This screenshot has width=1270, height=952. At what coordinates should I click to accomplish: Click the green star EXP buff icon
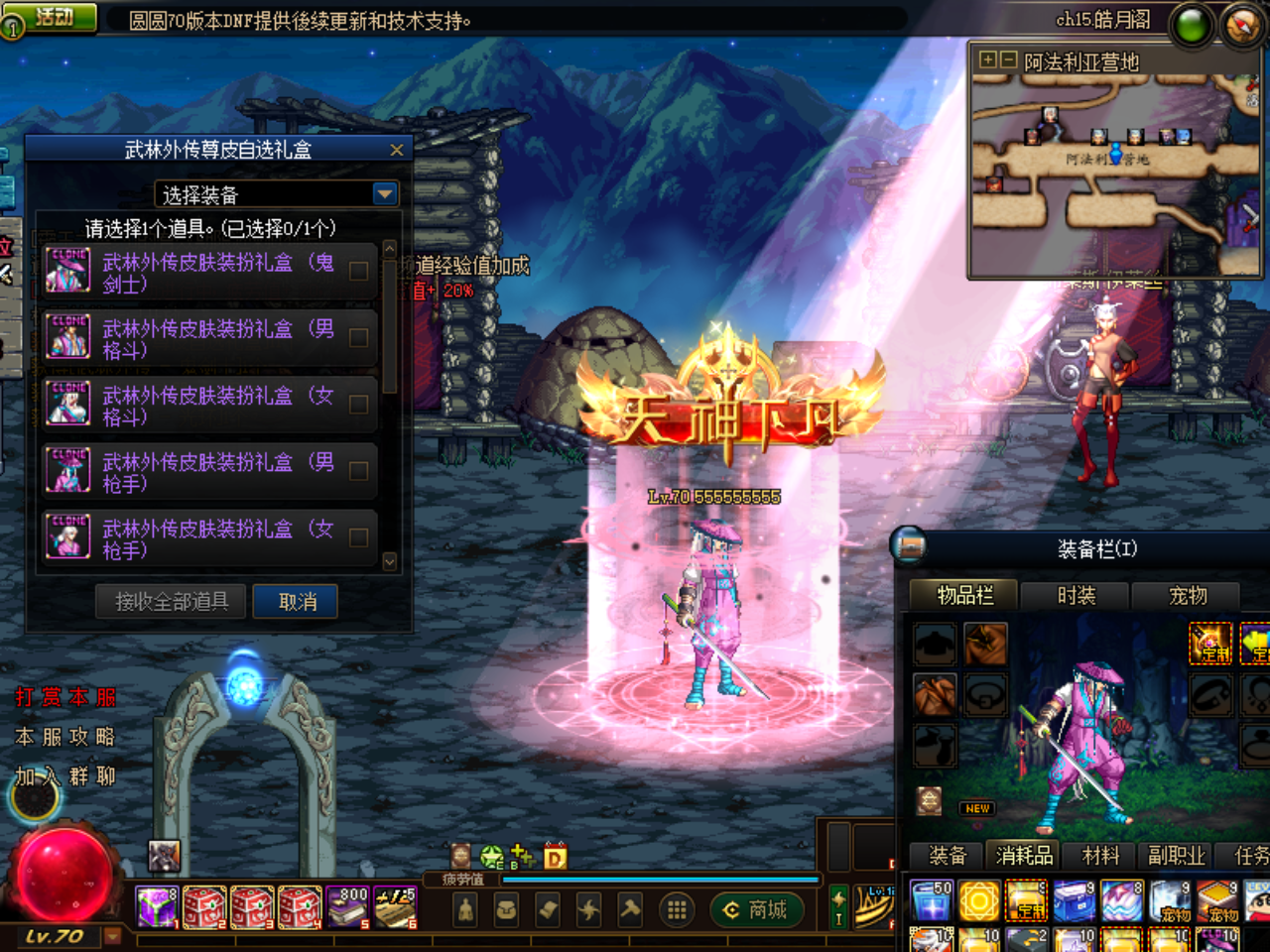pyautogui.click(x=491, y=855)
